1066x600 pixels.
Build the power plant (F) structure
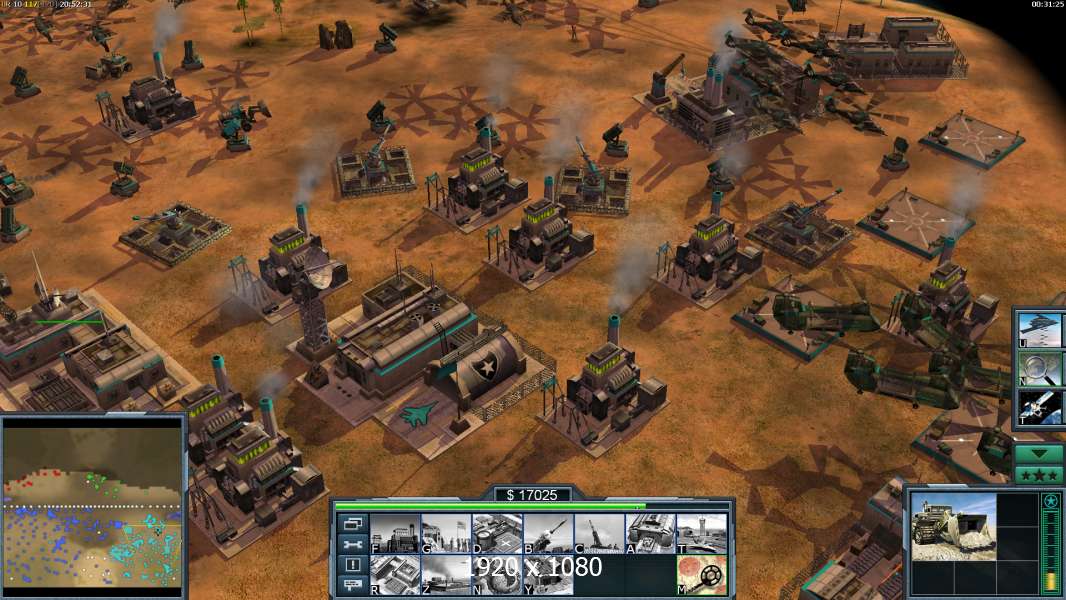395,534
